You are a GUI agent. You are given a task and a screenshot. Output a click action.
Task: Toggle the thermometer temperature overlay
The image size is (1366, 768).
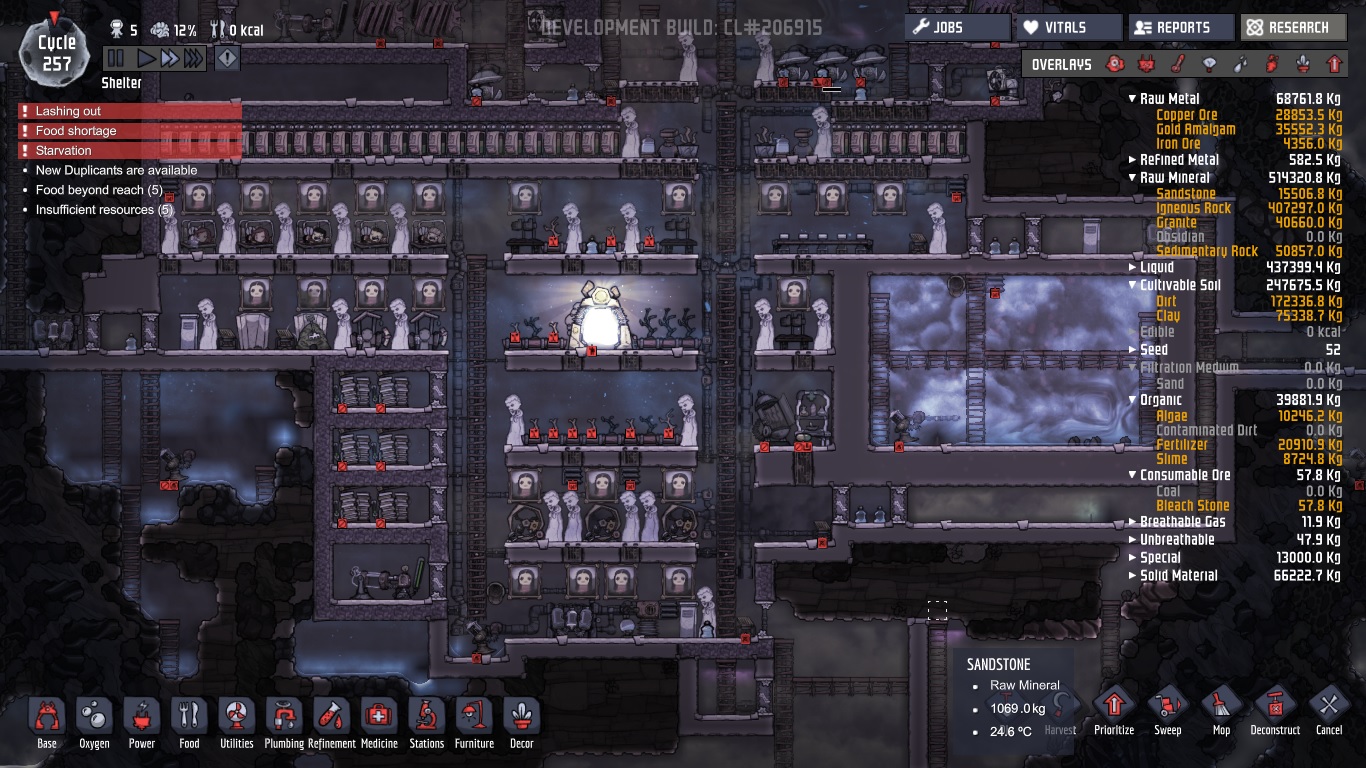point(1178,65)
